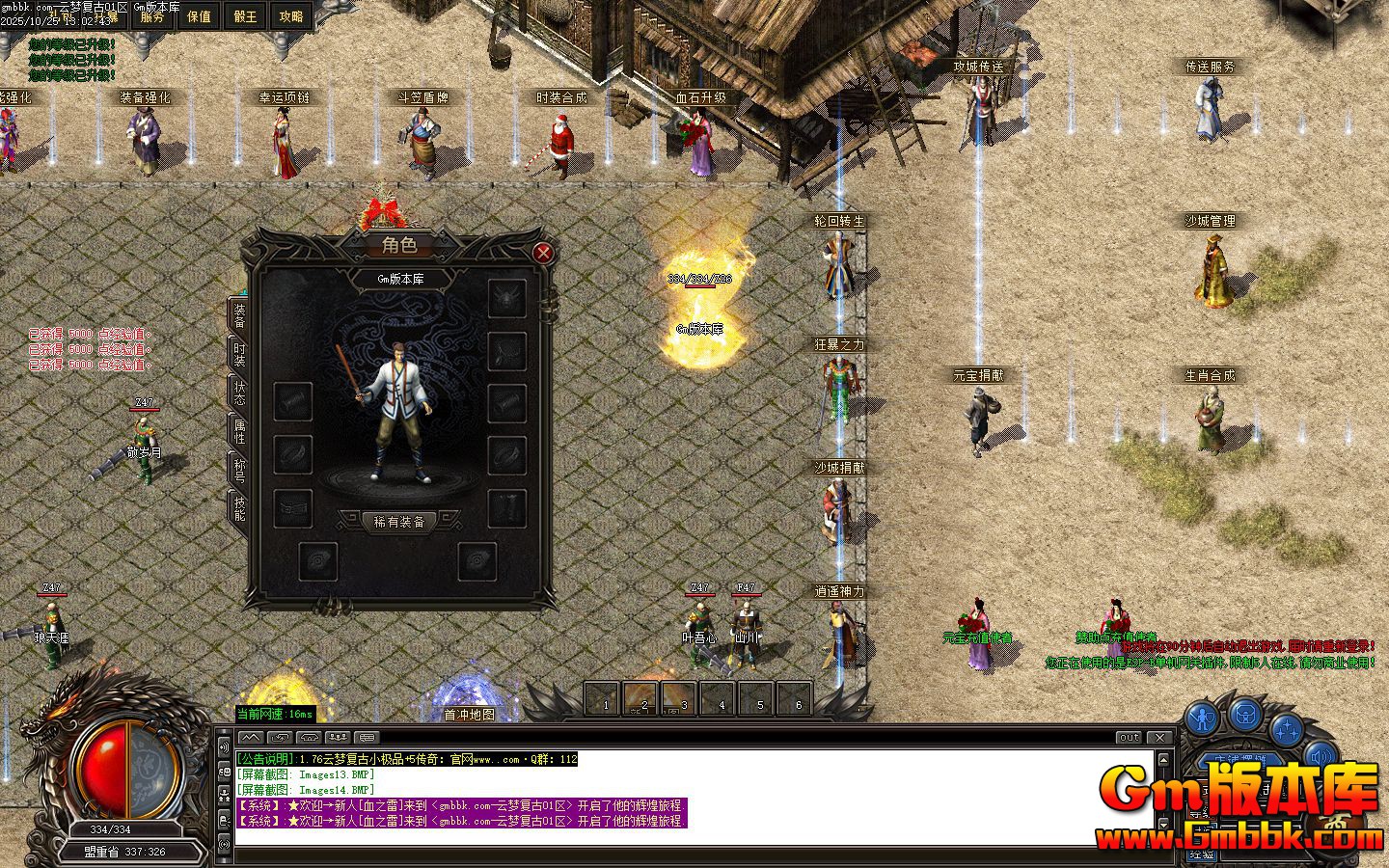
Task: Open the character equipment icon with sword and shield
Action: [1203, 718]
